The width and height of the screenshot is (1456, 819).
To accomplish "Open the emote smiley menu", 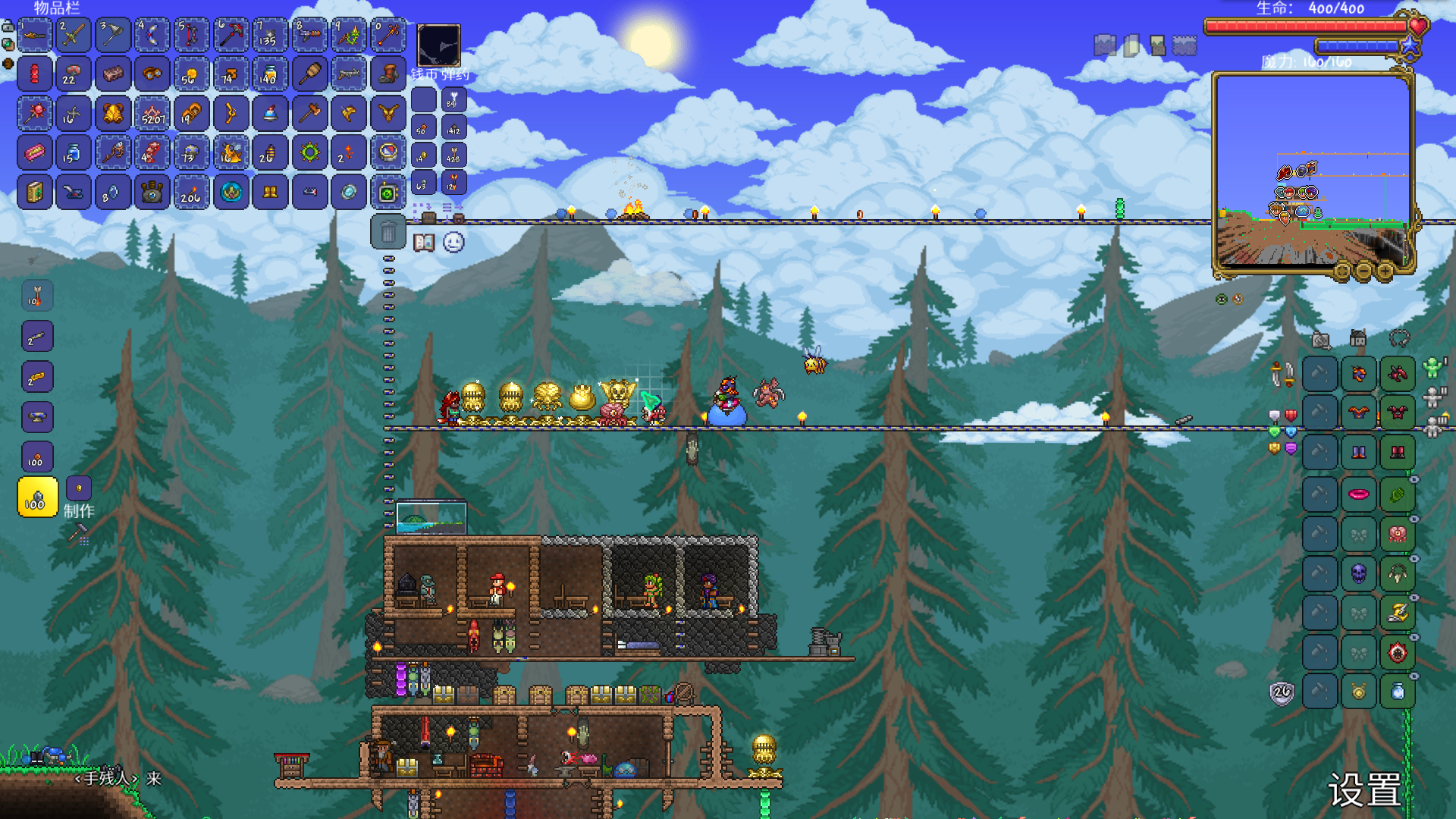I will [x=453, y=243].
